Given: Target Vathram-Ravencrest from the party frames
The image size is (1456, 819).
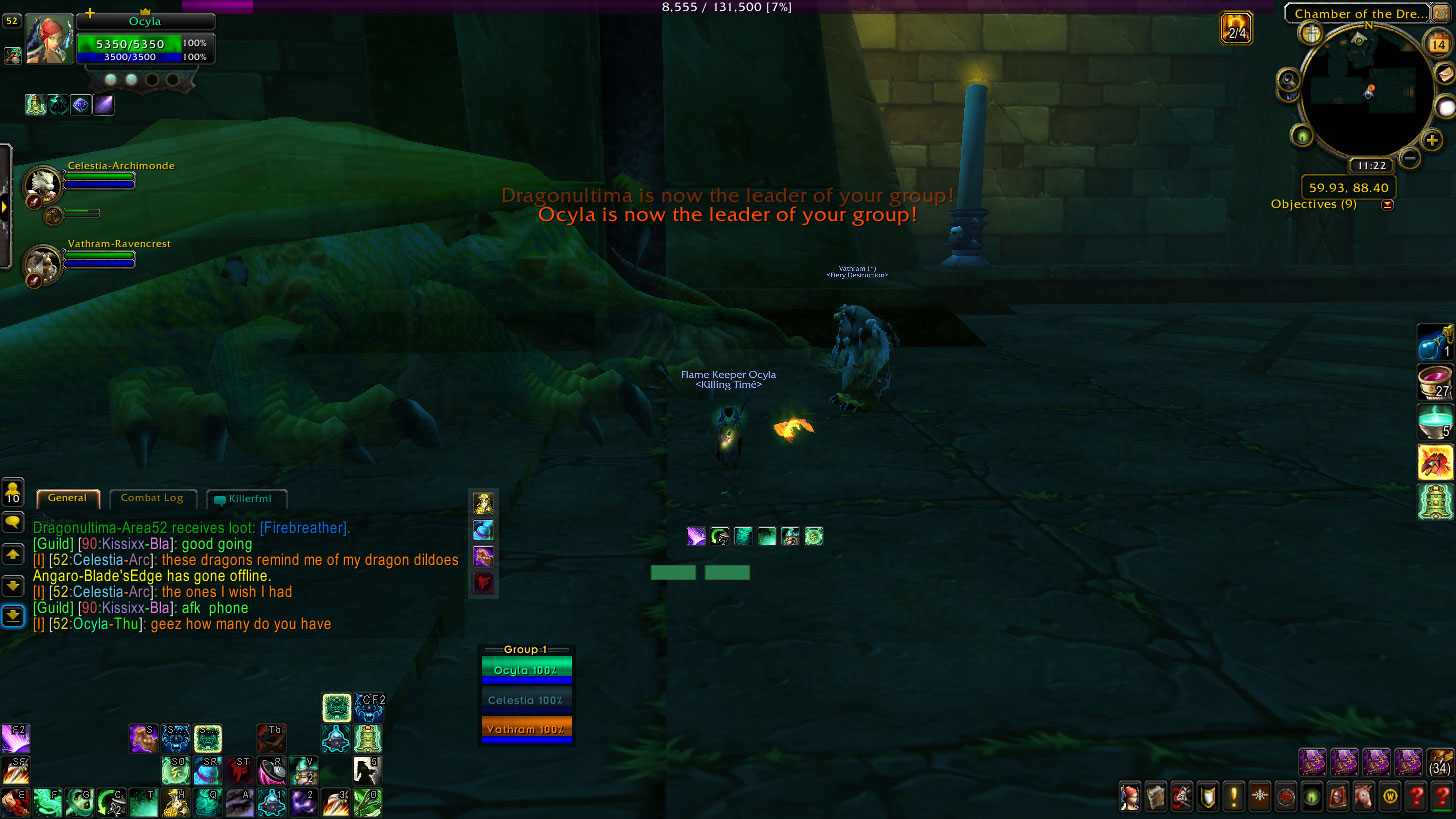Looking at the screenshot, I should coord(41,264).
